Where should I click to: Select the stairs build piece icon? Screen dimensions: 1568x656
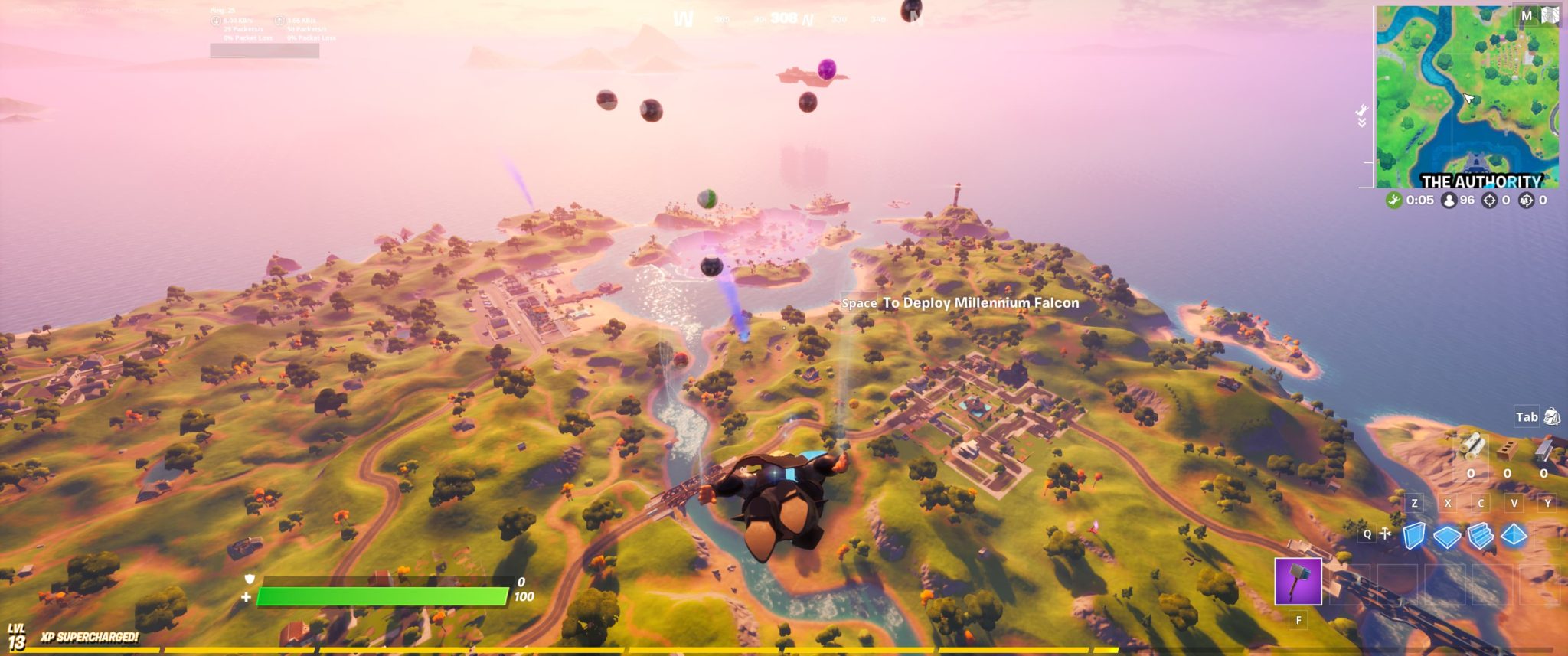click(1481, 536)
